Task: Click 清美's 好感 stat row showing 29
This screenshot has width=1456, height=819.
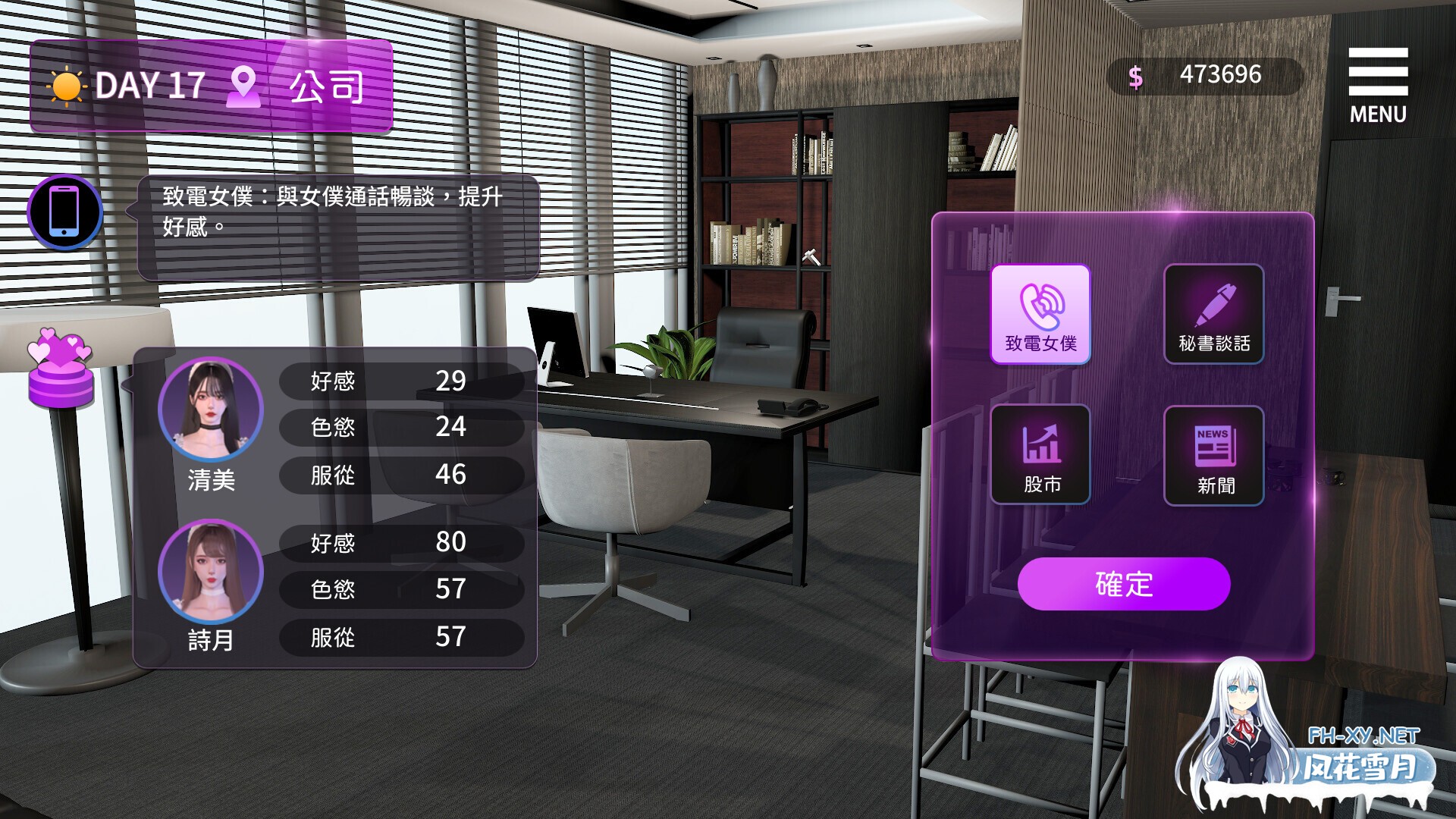Action: [x=402, y=381]
